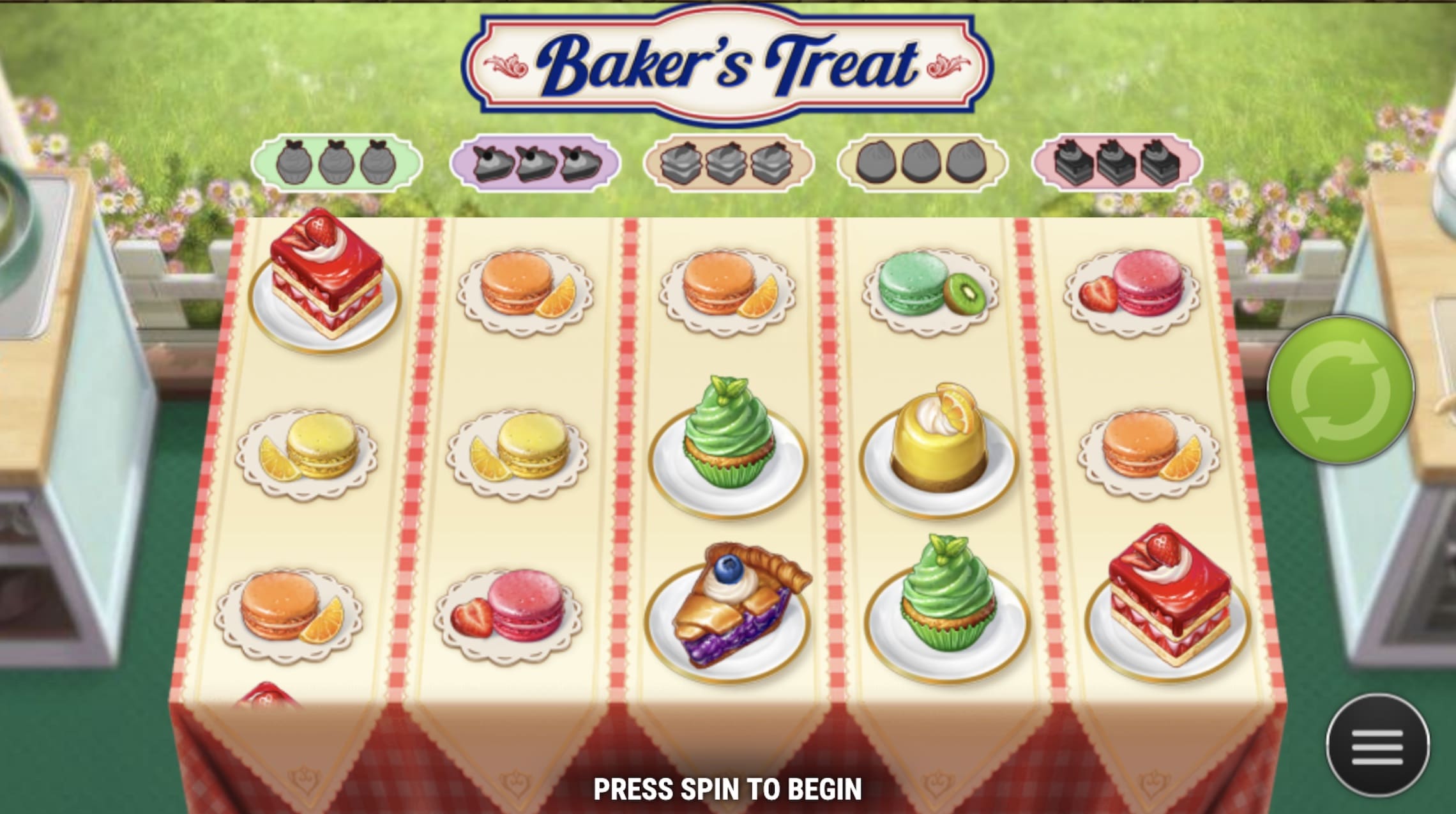1456x814 pixels.
Task: Toggle the grey truffle collection tracker
Action: coord(924,164)
